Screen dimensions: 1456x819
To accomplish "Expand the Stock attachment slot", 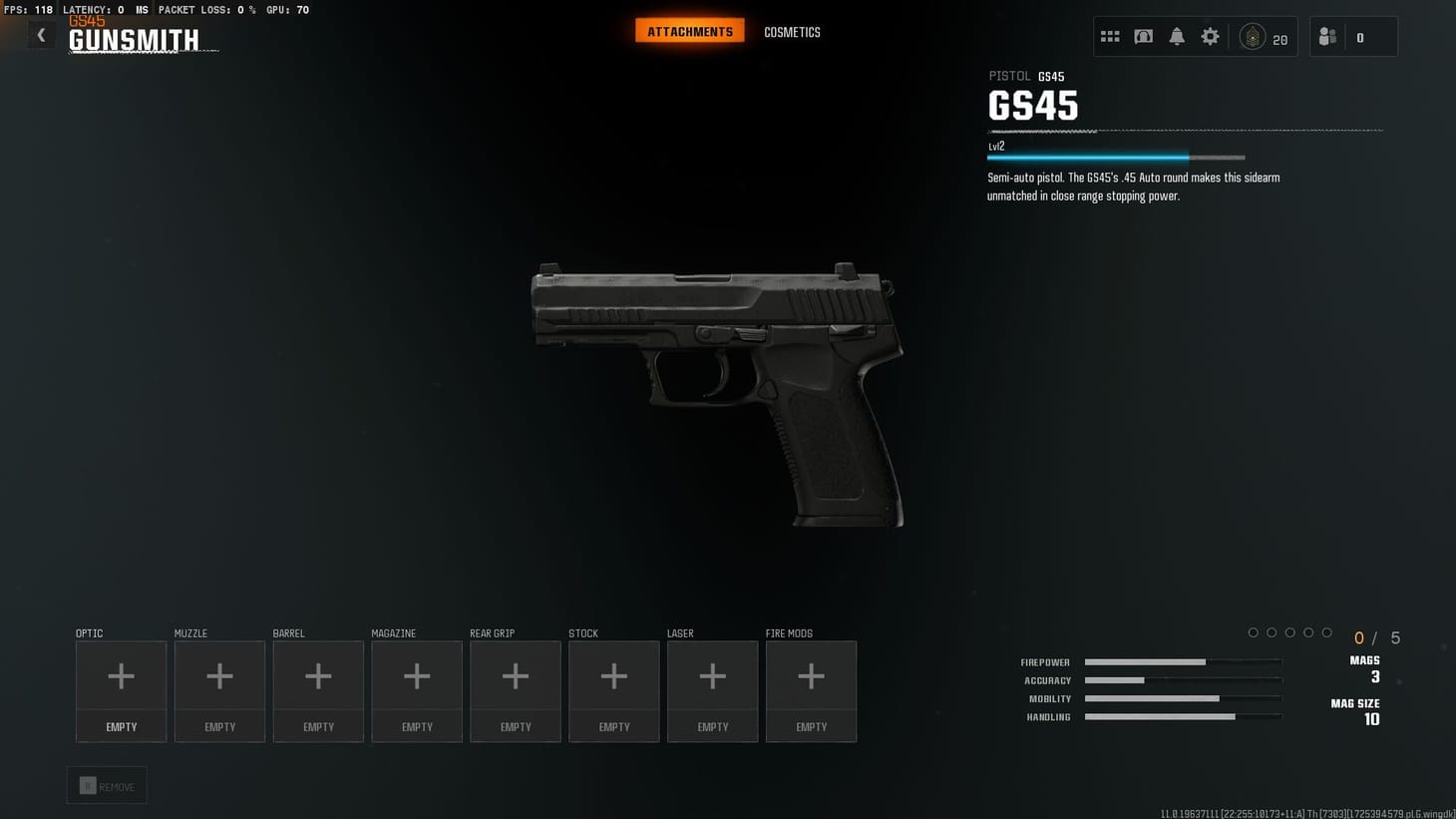I will coord(613,675).
